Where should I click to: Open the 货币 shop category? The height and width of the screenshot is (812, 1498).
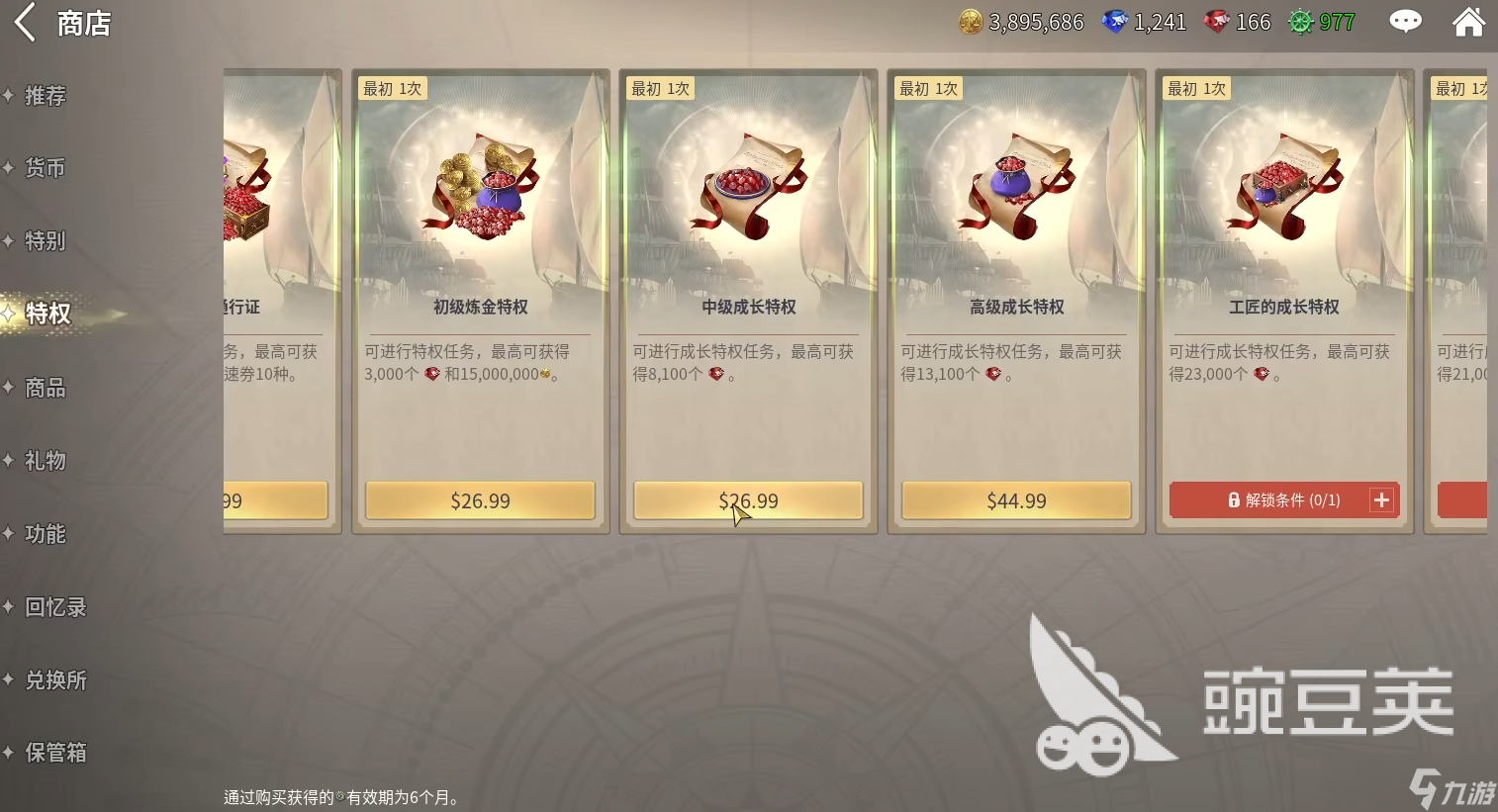45,168
